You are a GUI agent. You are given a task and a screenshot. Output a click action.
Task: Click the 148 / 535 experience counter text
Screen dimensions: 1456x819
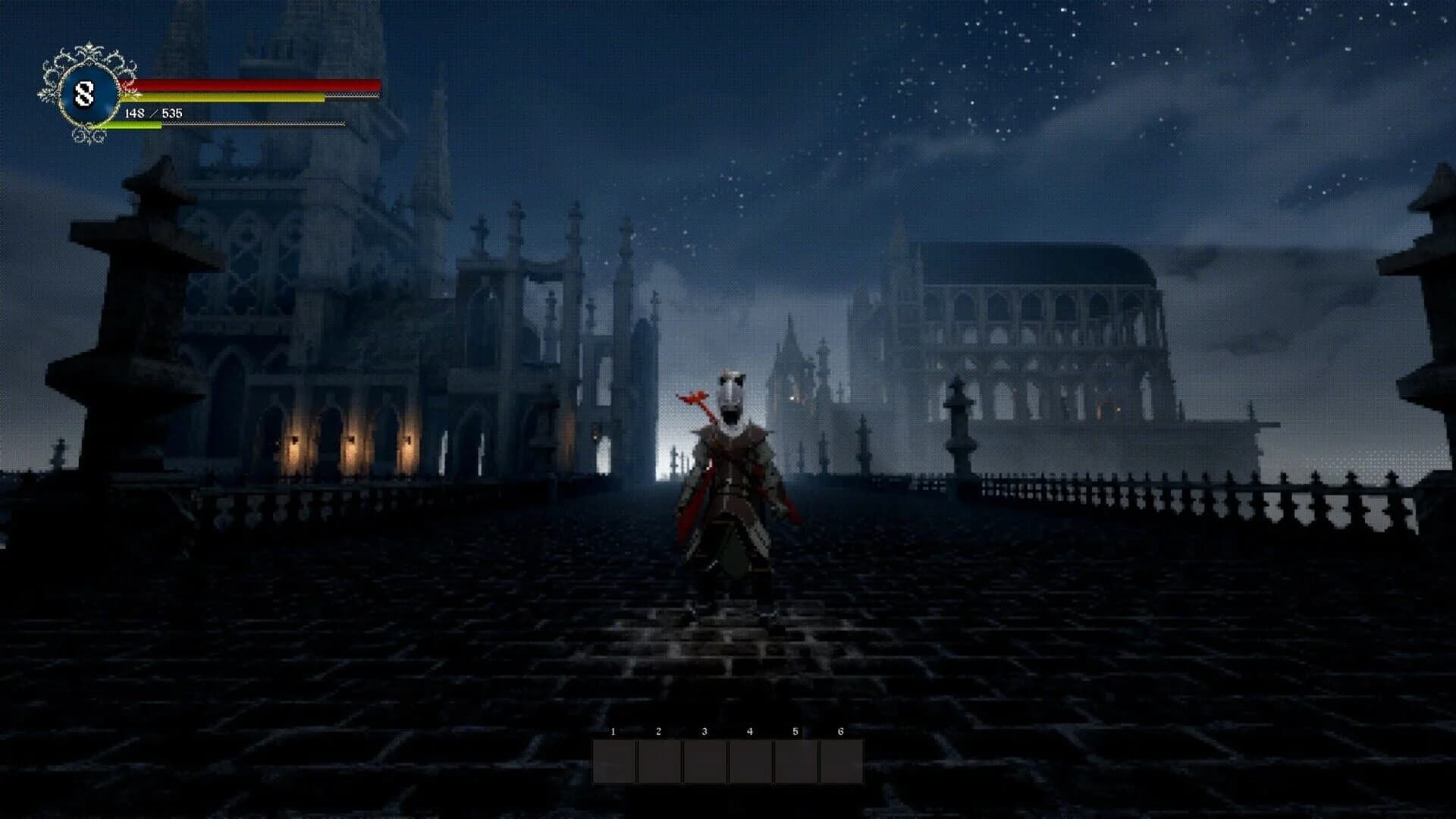[x=152, y=112]
